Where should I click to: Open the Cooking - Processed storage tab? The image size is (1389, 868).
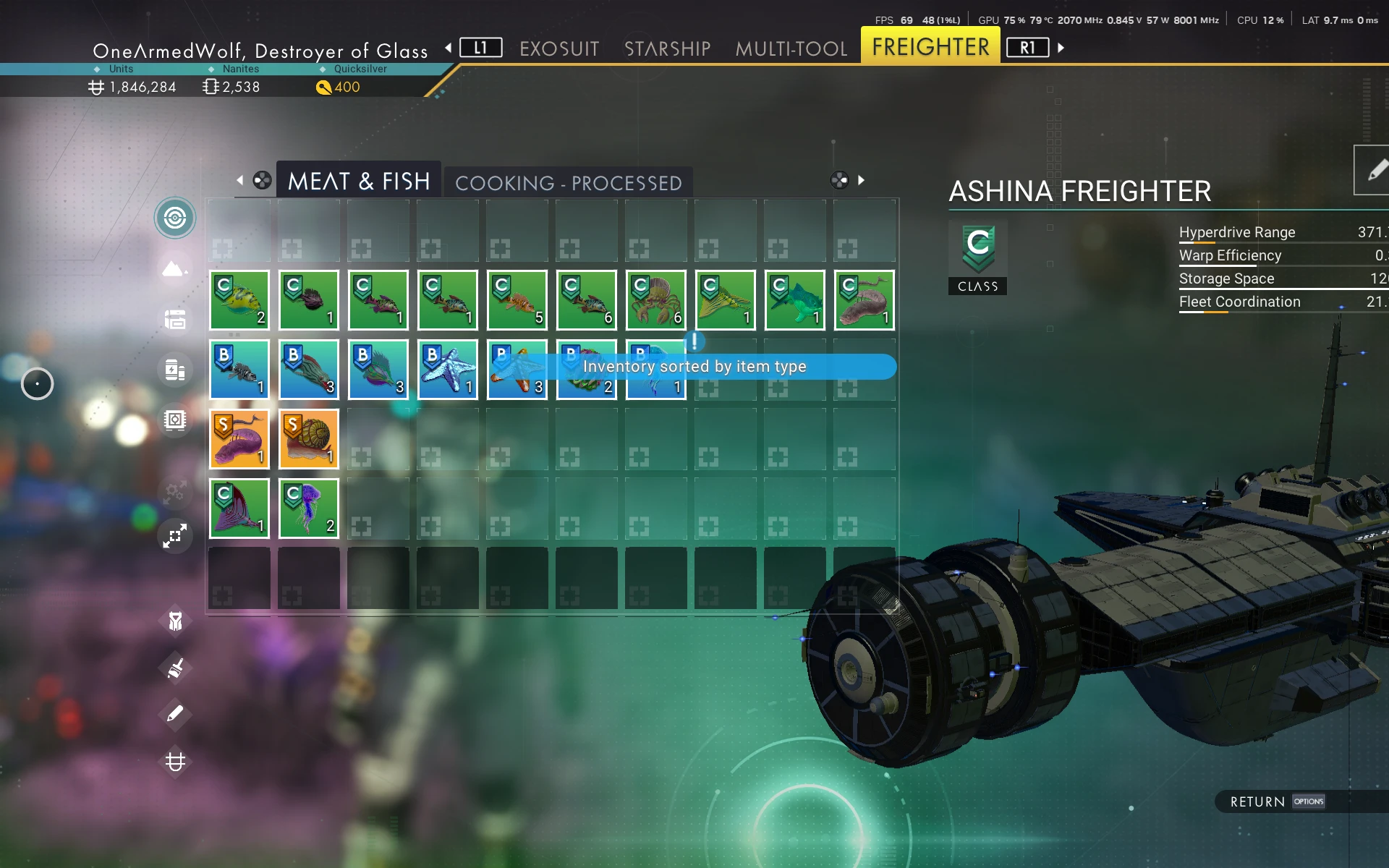coord(568,183)
